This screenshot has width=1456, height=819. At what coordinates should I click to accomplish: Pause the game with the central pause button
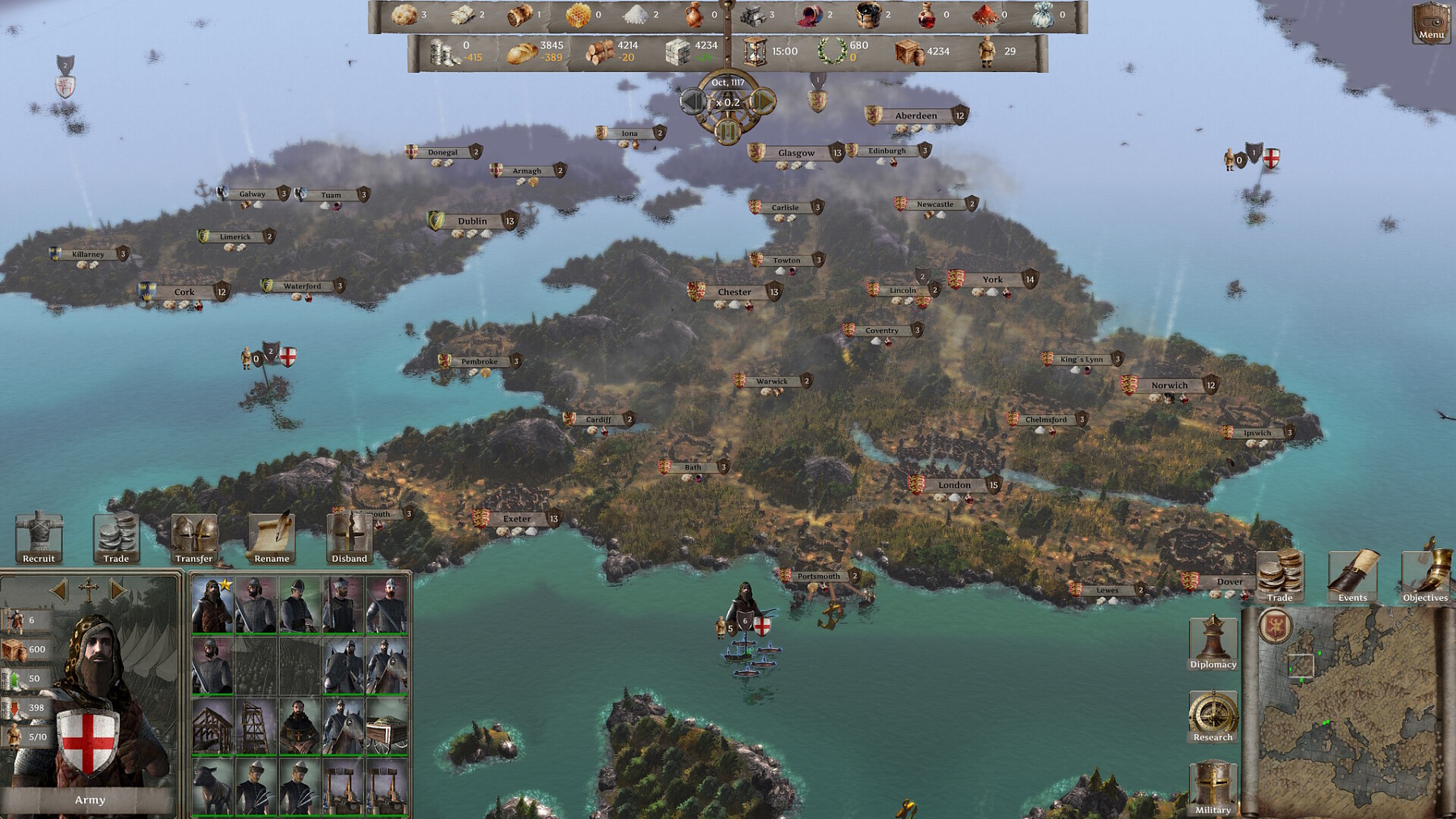pos(728,129)
